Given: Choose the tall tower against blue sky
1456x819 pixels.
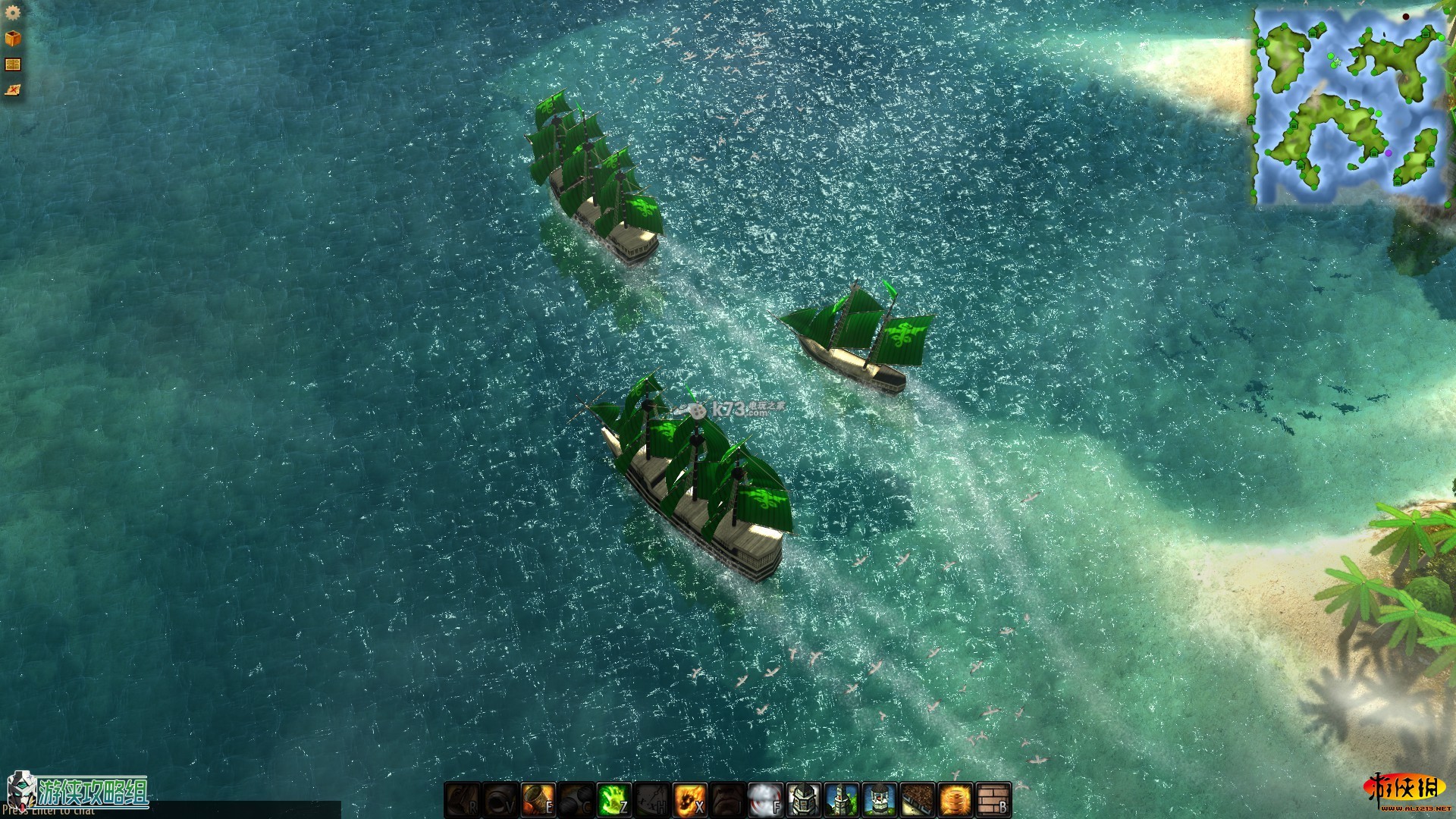Looking at the screenshot, I should click(842, 799).
